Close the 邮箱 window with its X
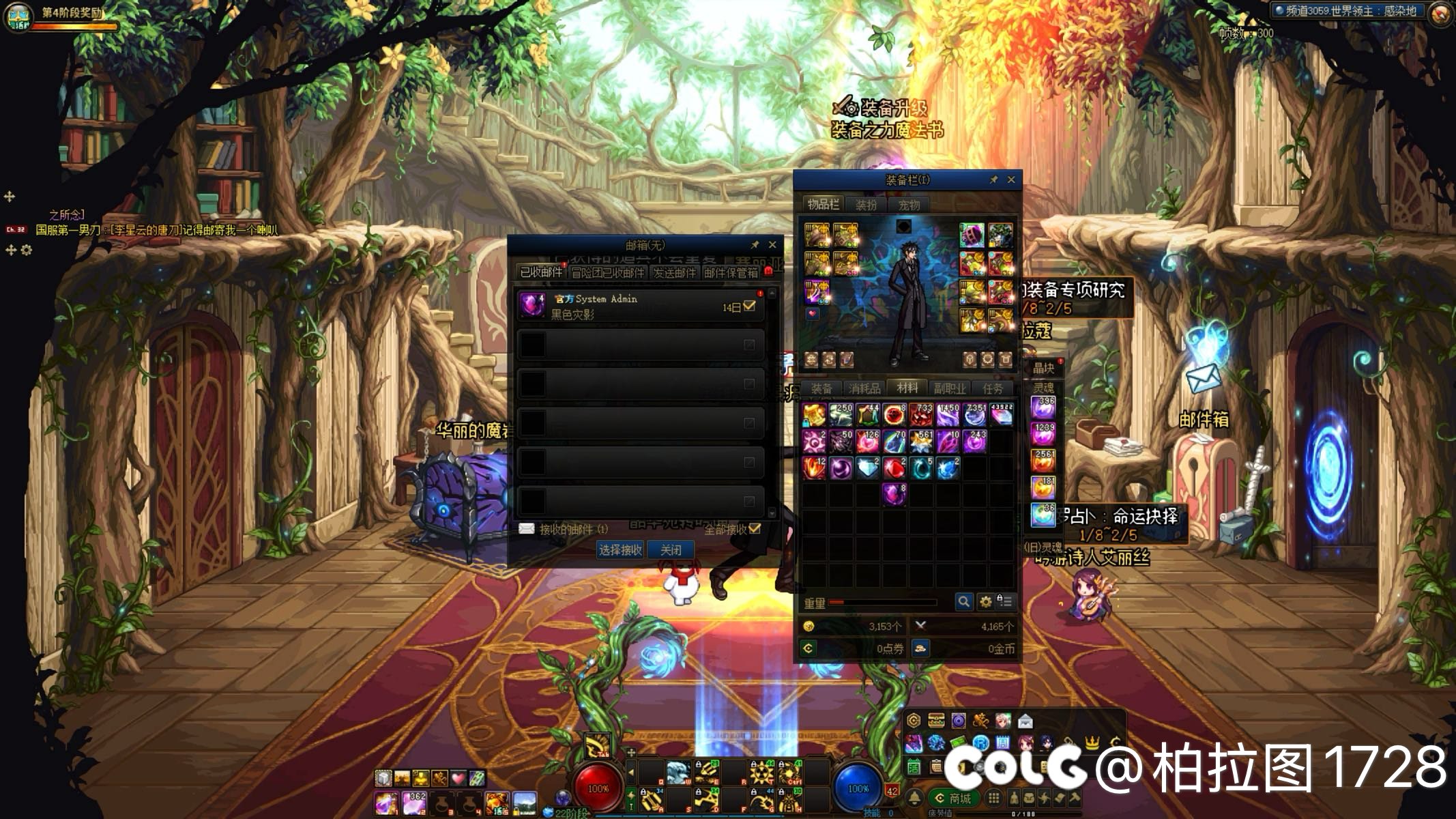Viewport: 1456px width, 819px height. point(772,245)
